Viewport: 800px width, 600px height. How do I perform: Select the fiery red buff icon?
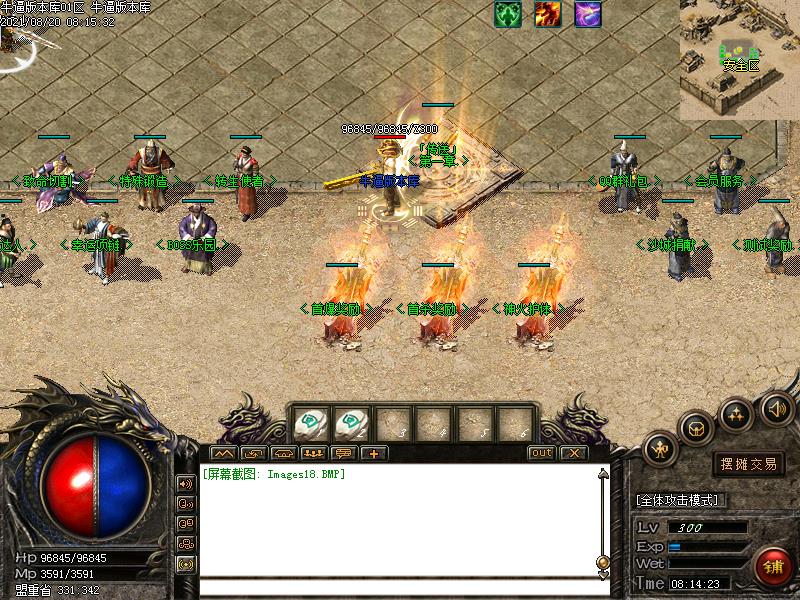click(547, 14)
